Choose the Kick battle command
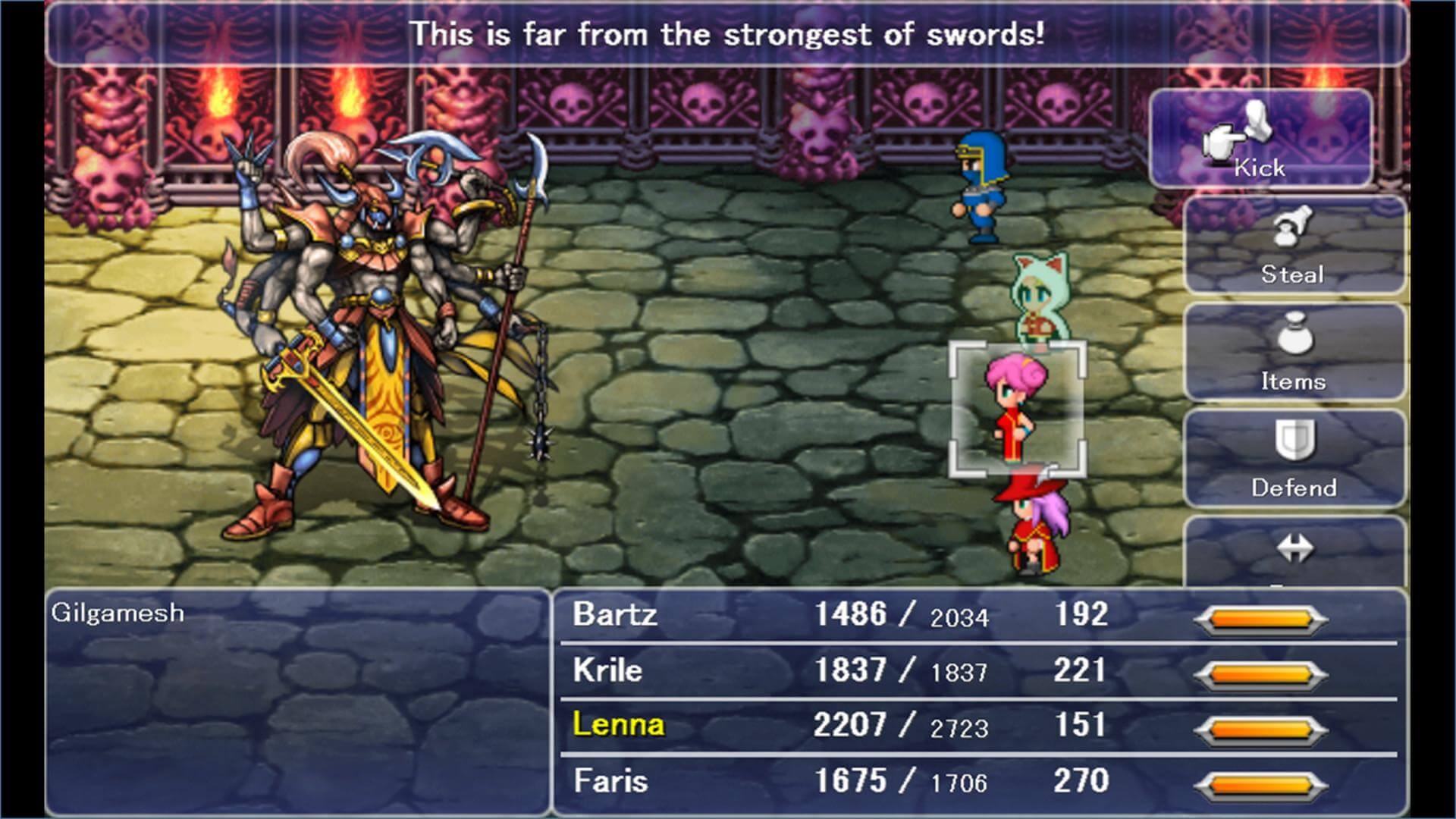Screen dimensions: 1456x819 1261,139
